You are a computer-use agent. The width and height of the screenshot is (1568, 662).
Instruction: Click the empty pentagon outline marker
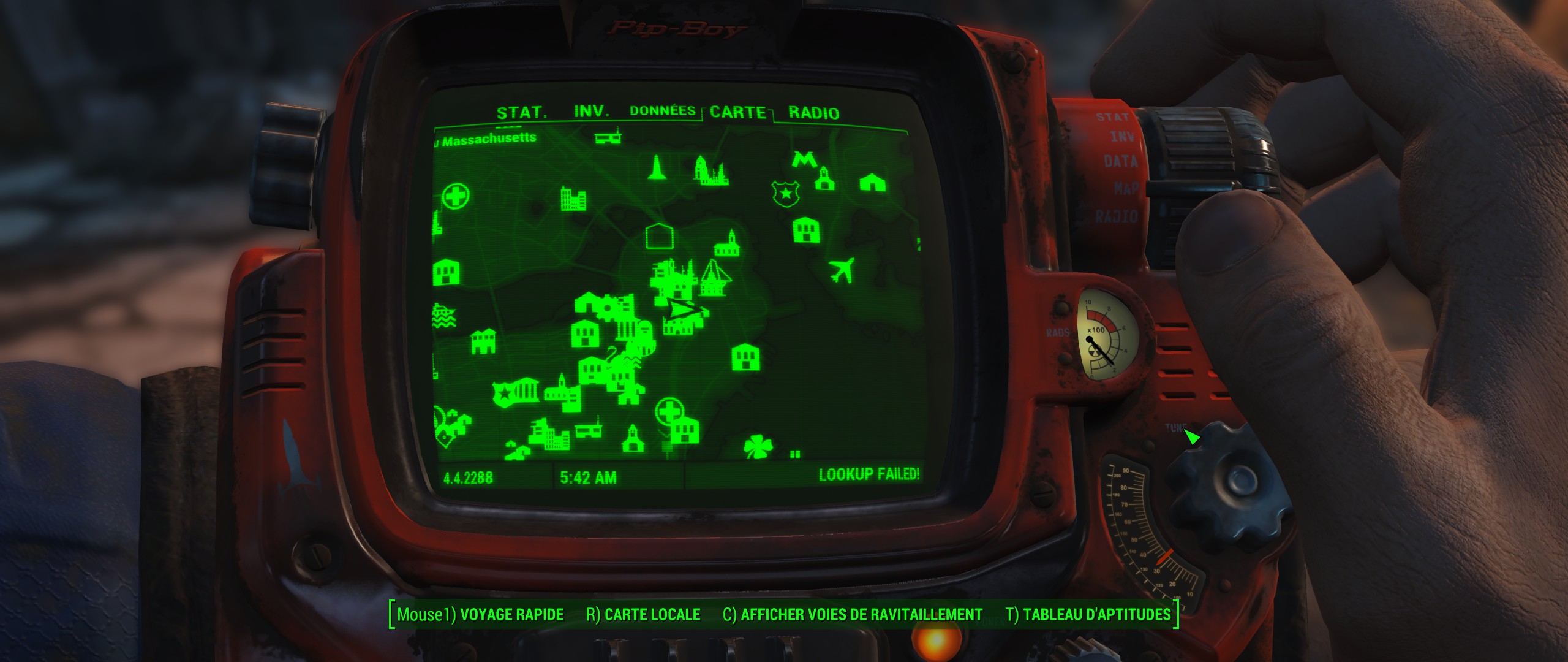click(x=659, y=237)
